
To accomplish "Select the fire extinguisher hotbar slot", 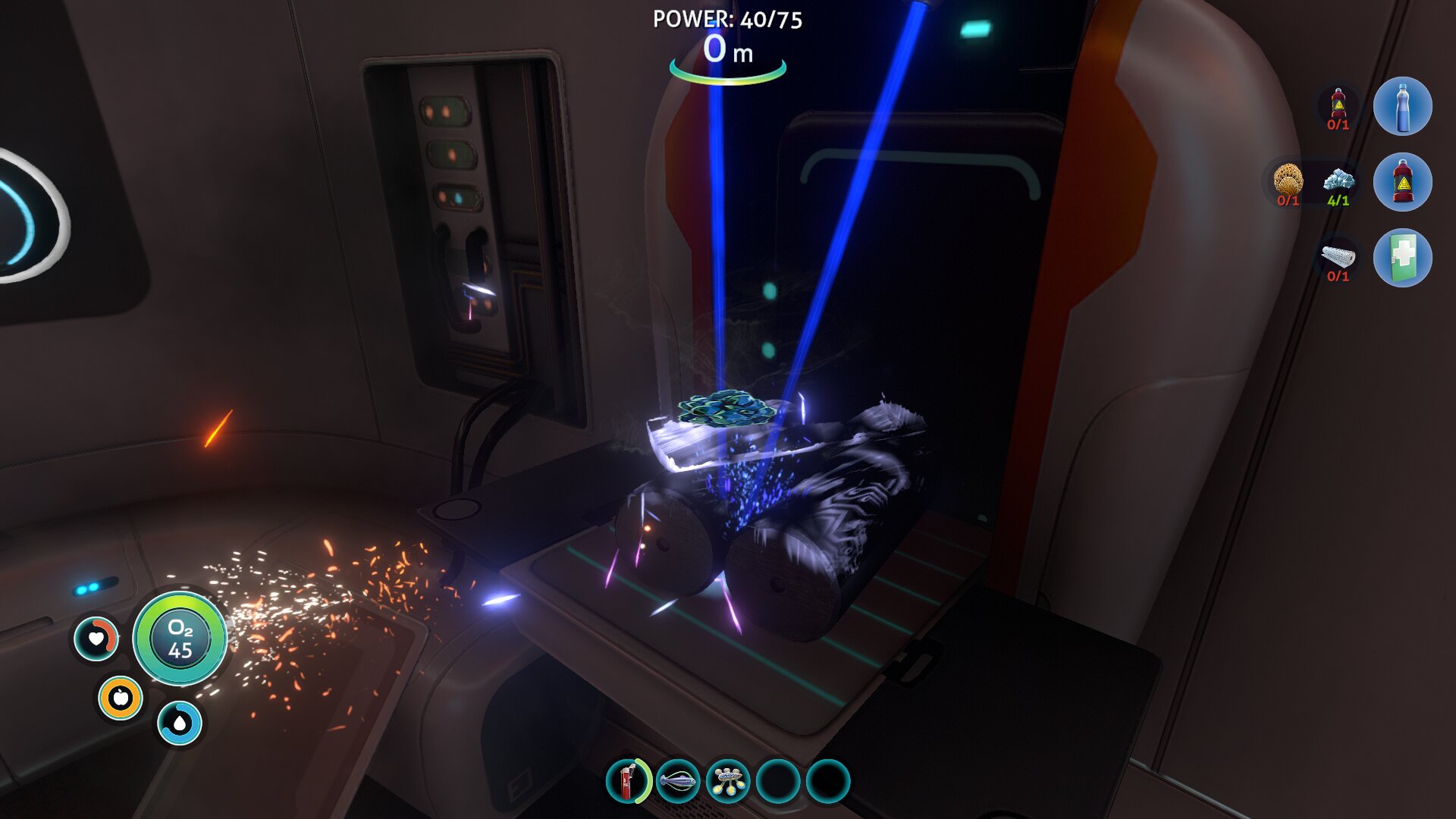I will coord(629,781).
